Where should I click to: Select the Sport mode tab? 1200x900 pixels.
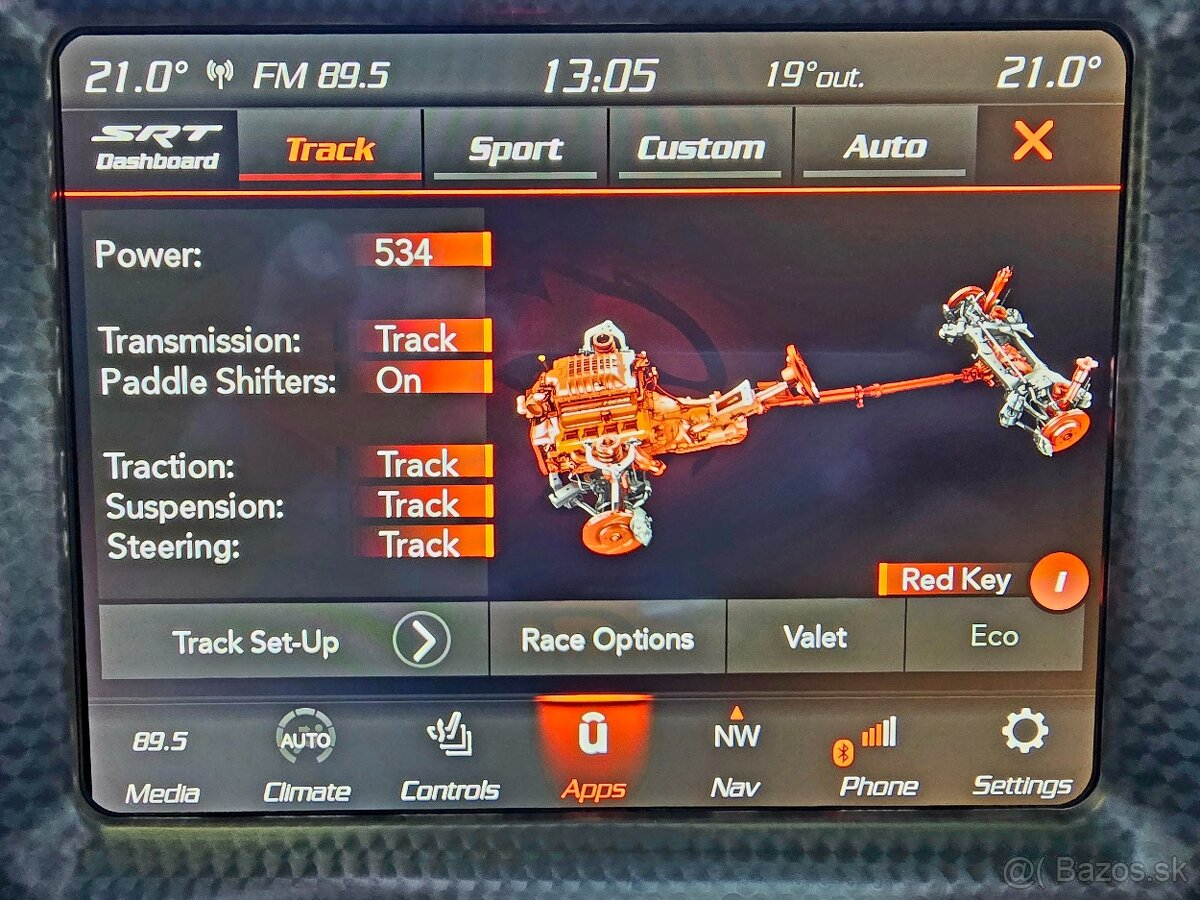pos(515,149)
